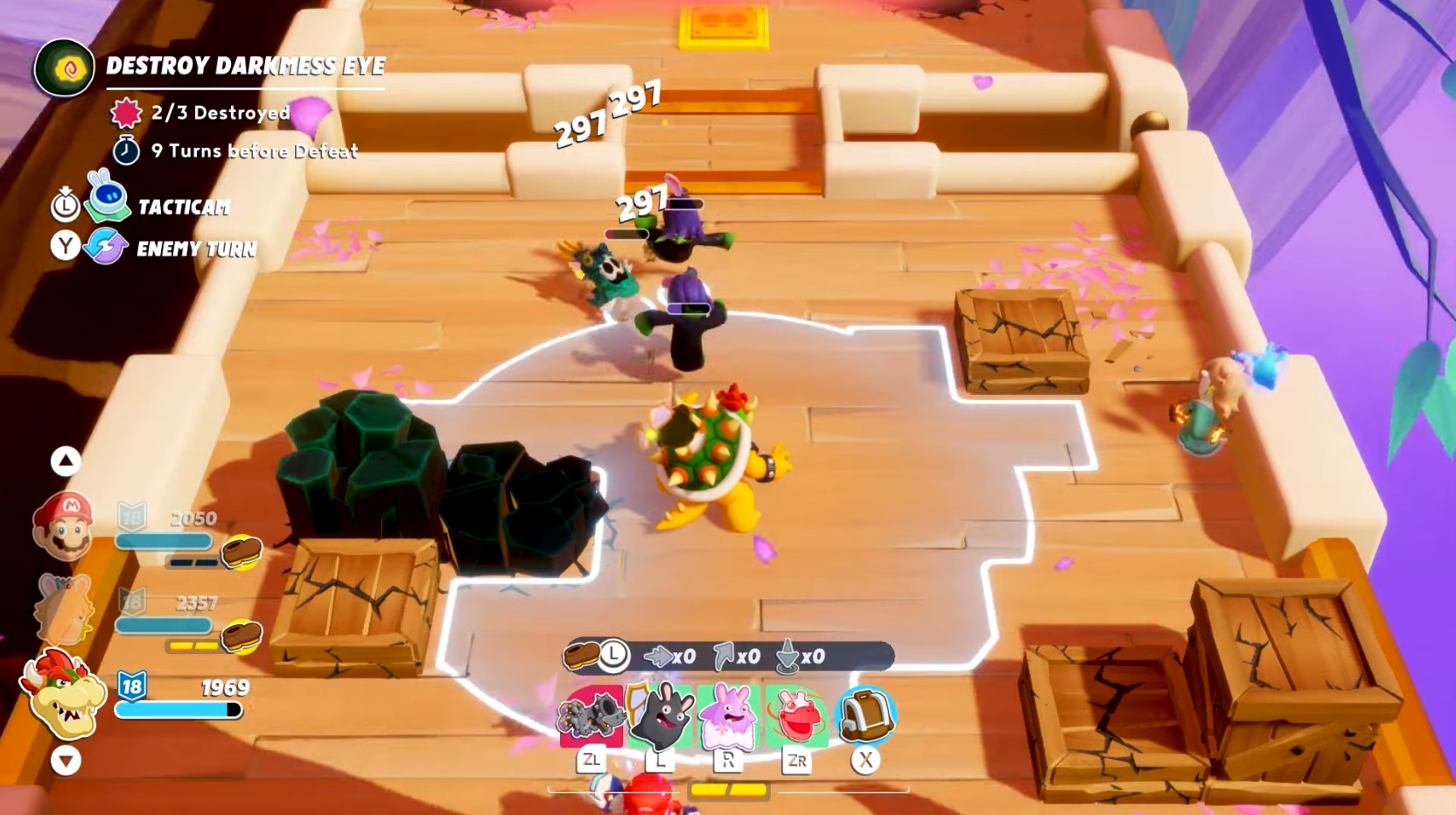Open the backpack item menu
The height and width of the screenshot is (815, 1456).
(x=865, y=715)
